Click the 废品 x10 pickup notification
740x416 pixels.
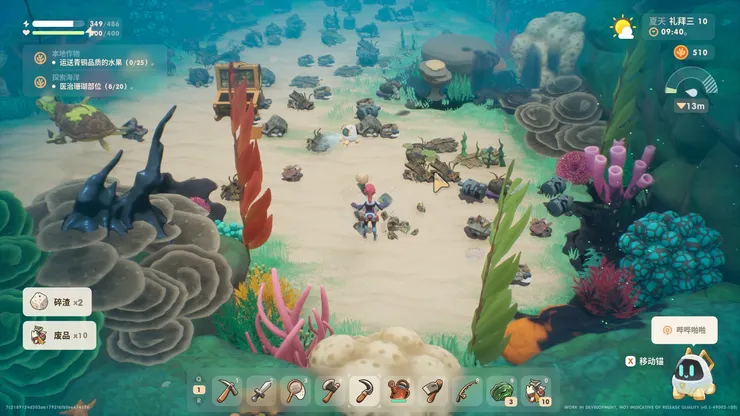pyautogui.click(x=60, y=335)
